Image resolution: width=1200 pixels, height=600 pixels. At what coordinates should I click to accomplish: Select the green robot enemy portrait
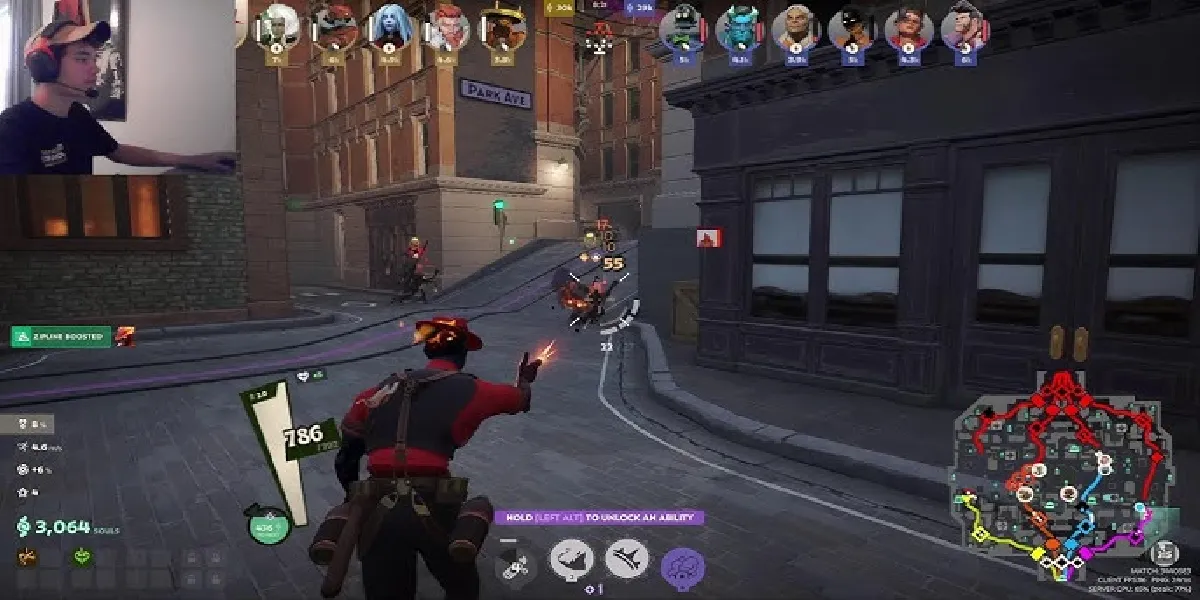pyautogui.click(x=685, y=27)
